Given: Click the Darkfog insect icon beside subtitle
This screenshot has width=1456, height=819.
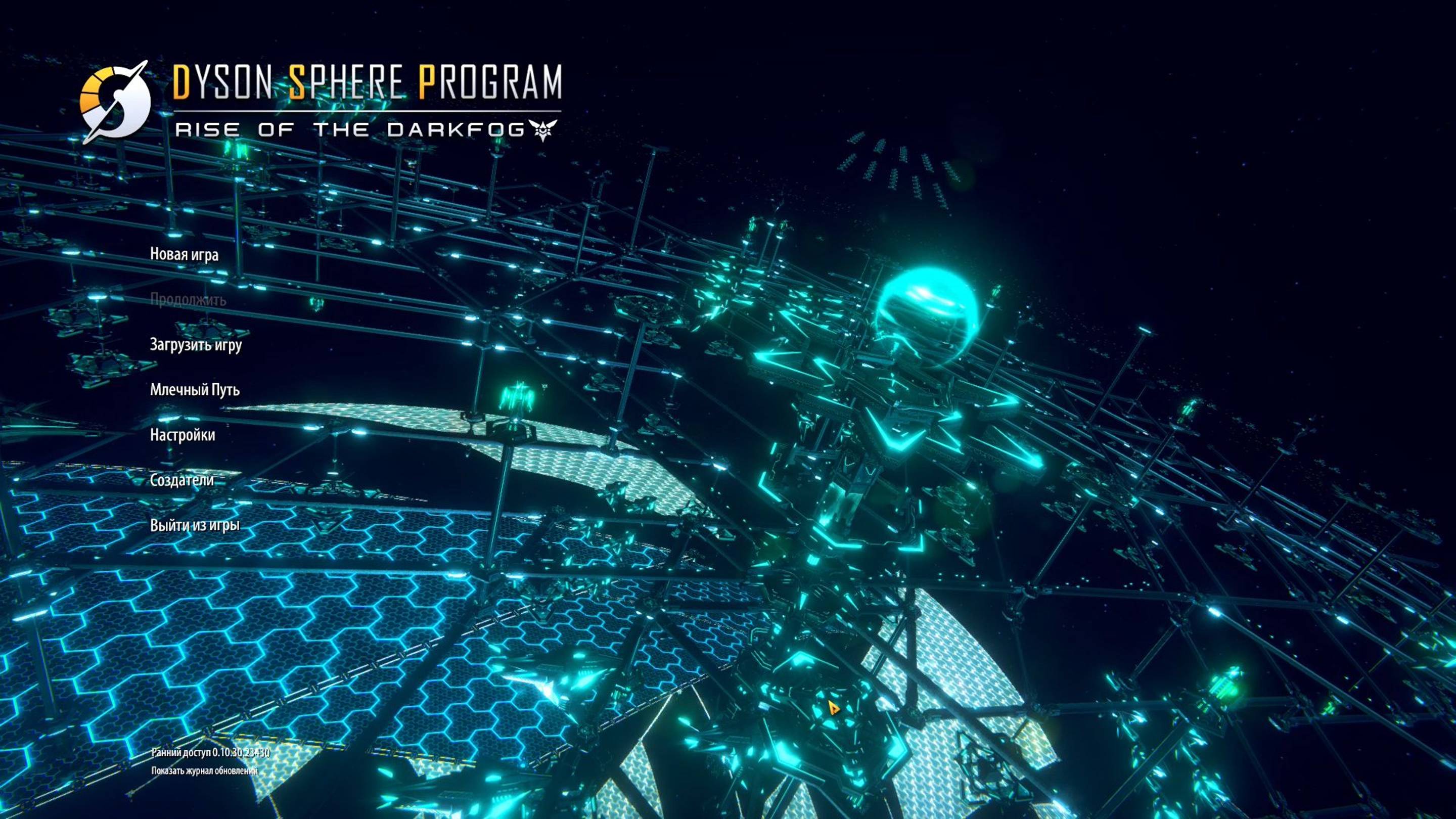Looking at the screenshot, I should (542, 129).
